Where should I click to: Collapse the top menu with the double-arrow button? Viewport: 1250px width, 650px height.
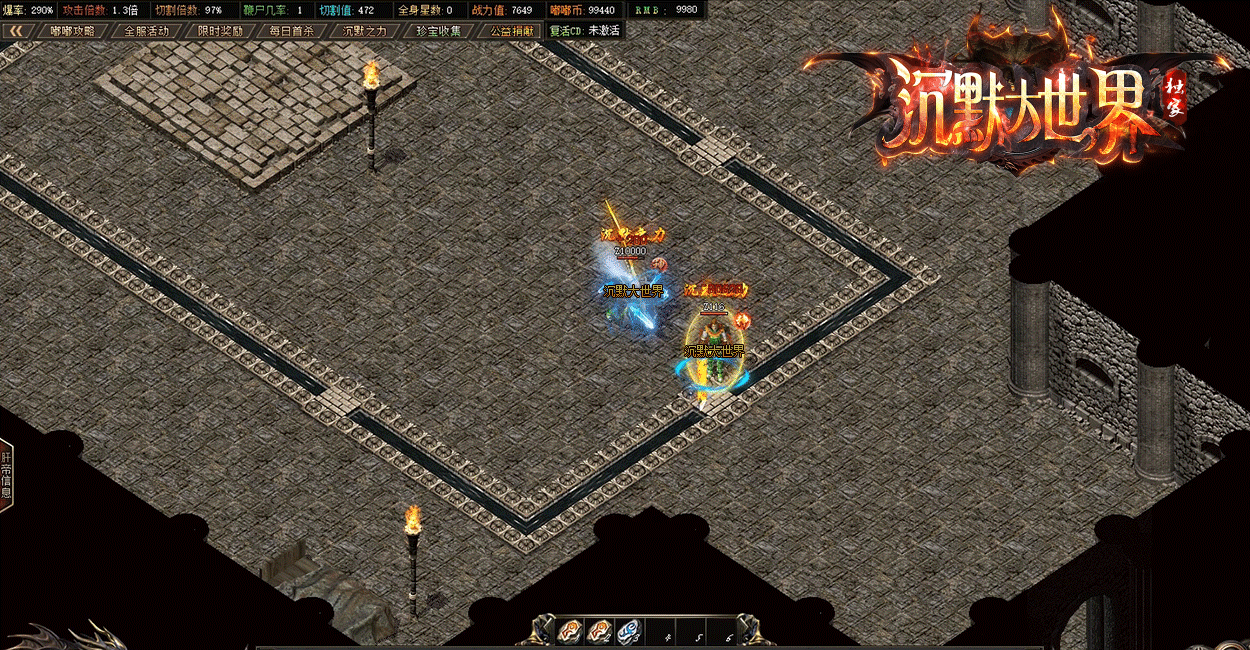click(x=15, y=30)
